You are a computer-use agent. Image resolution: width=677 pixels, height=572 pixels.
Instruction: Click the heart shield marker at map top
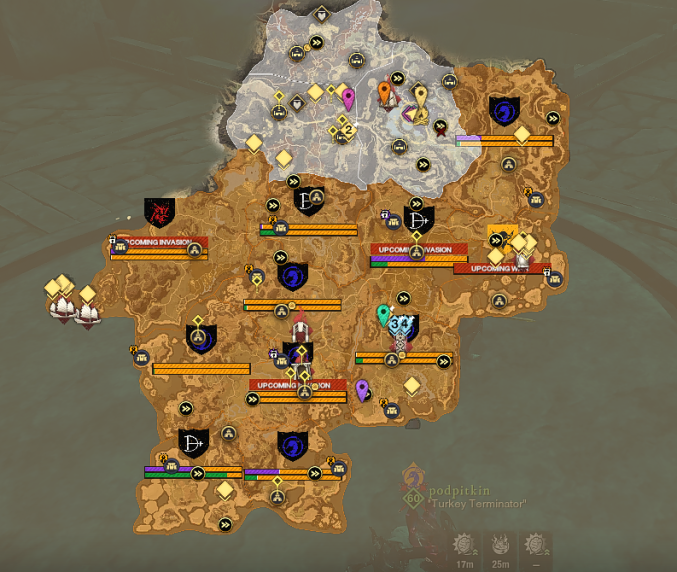[x=321, y=15]
